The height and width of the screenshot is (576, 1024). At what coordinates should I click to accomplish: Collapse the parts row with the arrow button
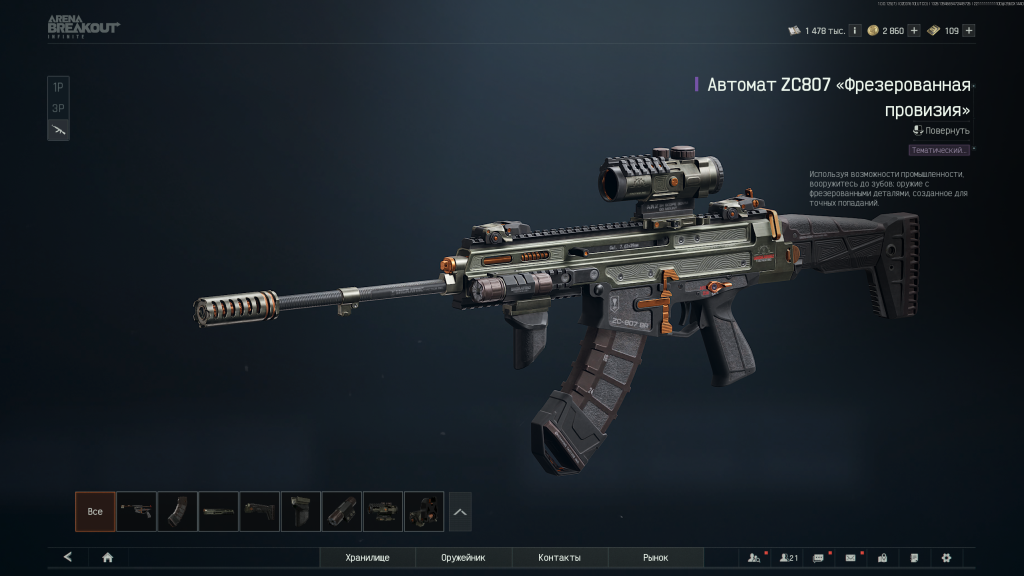pos(460,511)
